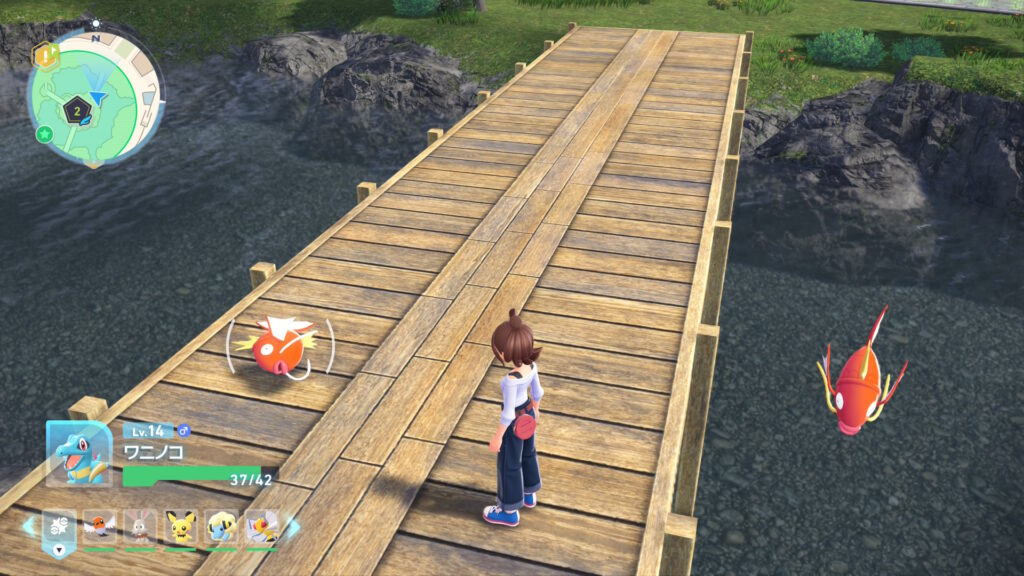The width and height of the screenshot is (1024, 576).
Task: Select the wild zone 2 pentagon marker
Action: (75, 111)
